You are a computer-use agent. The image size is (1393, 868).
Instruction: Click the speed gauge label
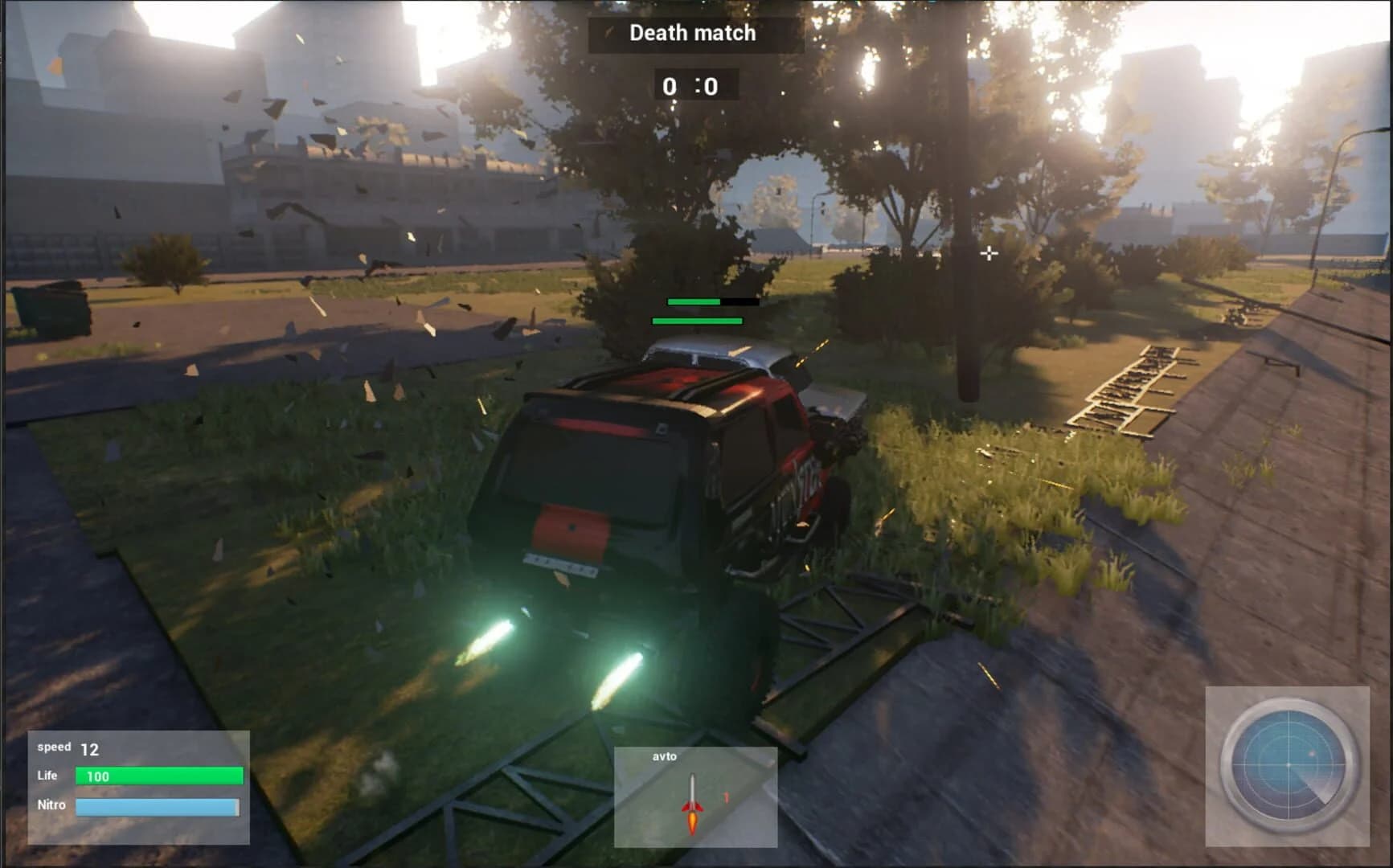pos(53,747)
